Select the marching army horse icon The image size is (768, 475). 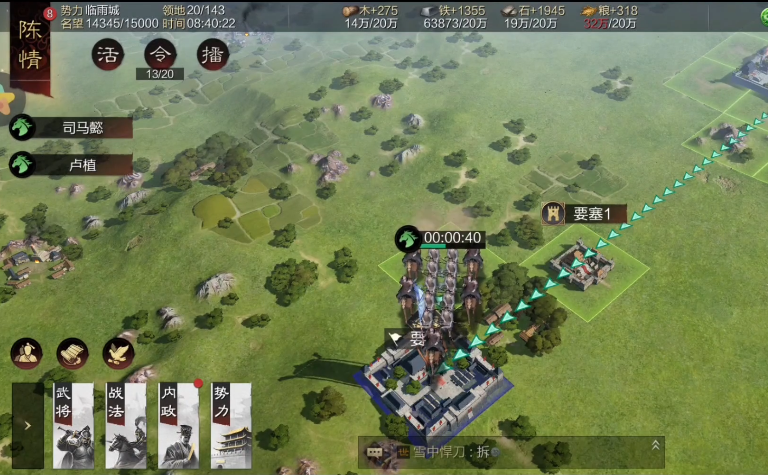coord(408,238)
